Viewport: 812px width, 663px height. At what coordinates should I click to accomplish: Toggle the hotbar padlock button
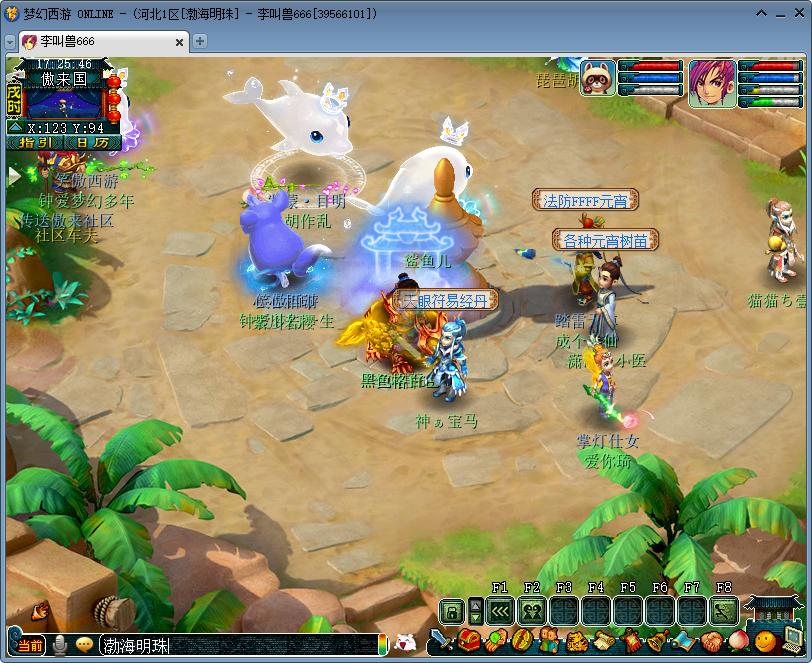[452, 610]
